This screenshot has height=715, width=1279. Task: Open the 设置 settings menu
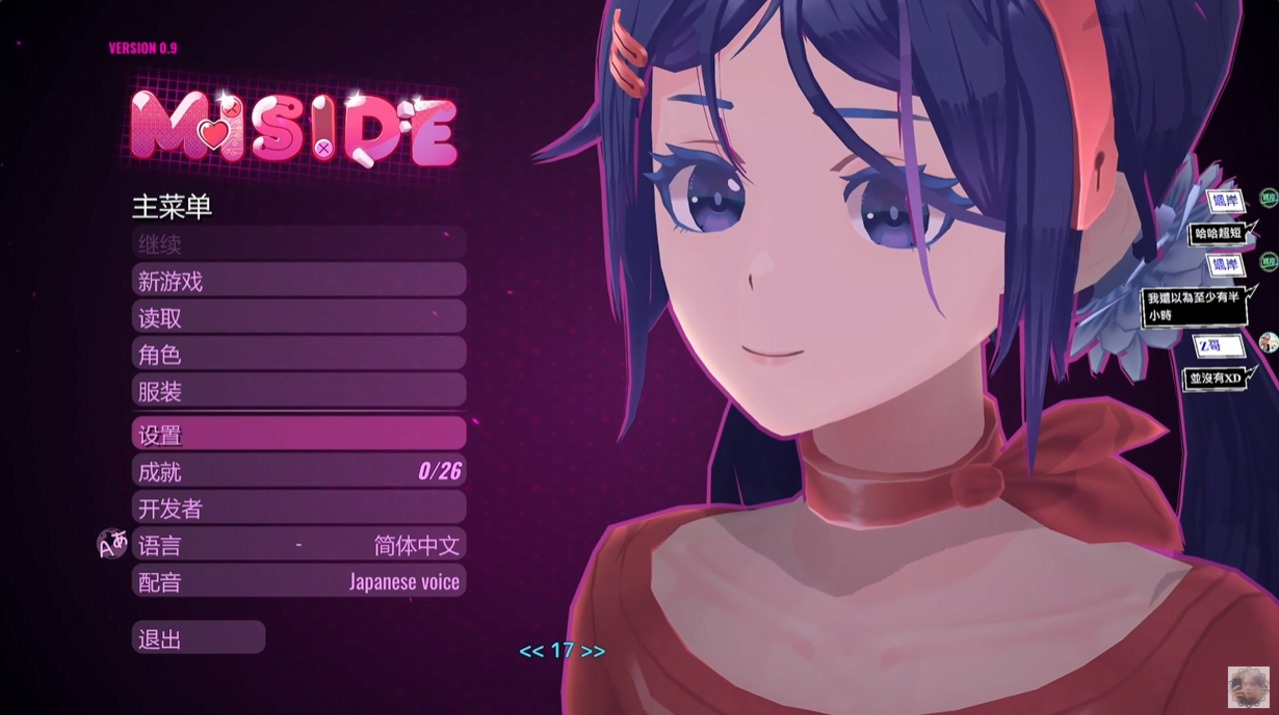(x=298, y=434)
